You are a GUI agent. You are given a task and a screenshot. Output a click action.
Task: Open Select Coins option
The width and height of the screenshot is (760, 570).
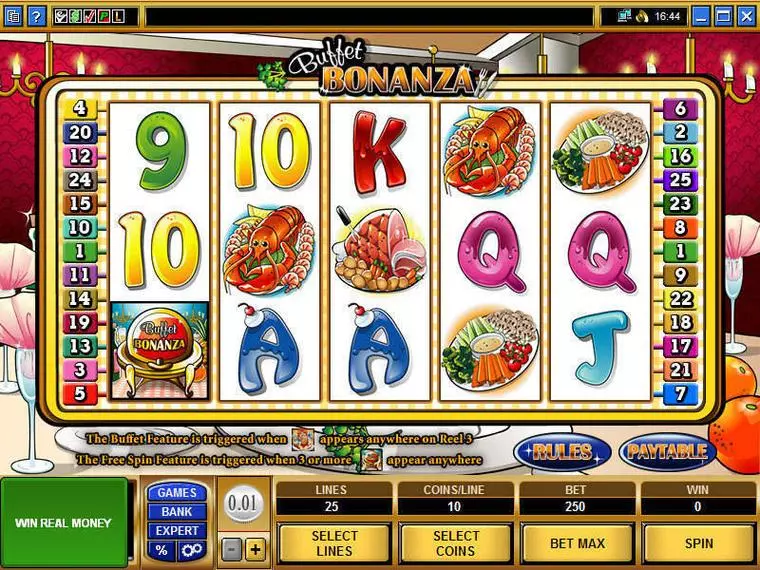[x=455, y=543]
